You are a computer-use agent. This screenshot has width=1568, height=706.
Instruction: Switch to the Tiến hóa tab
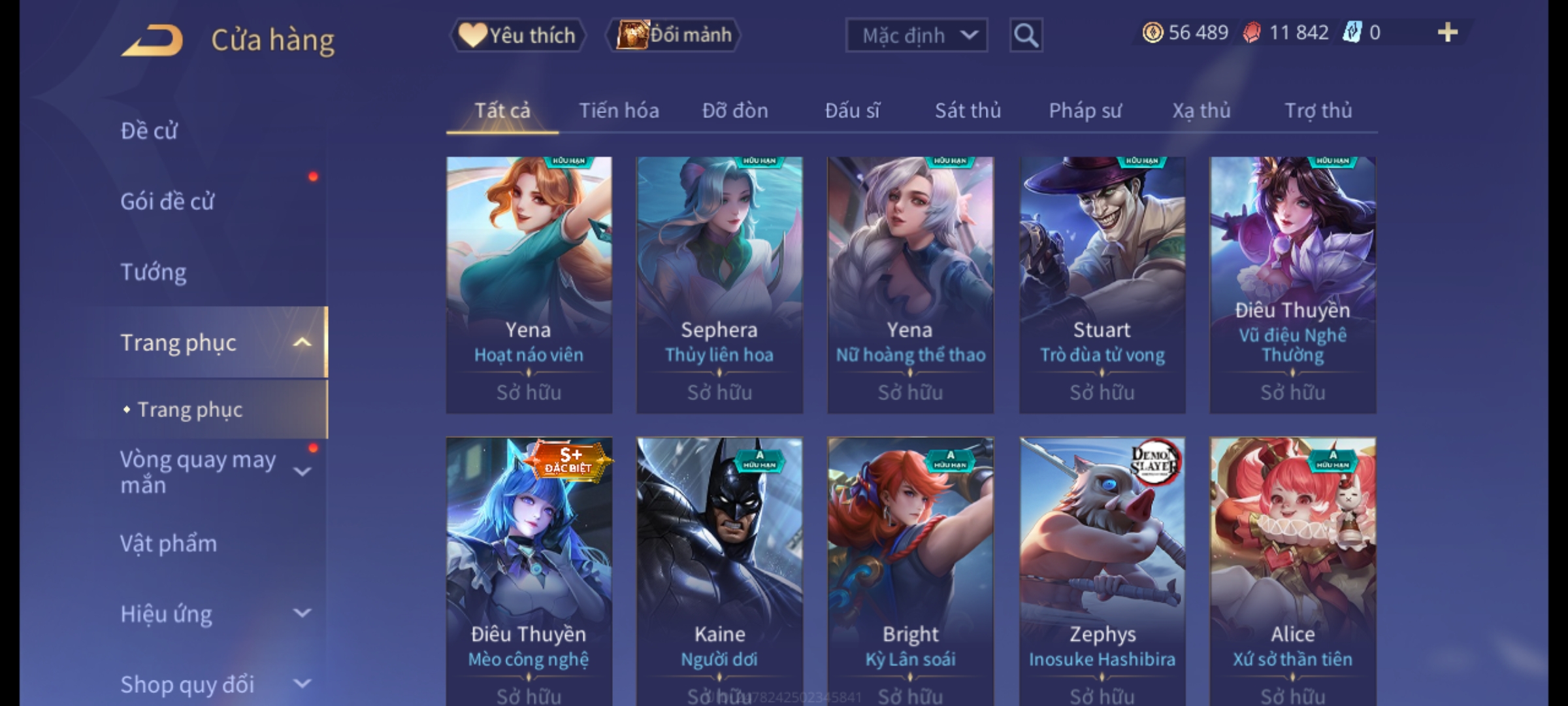[x=619, y=110]
